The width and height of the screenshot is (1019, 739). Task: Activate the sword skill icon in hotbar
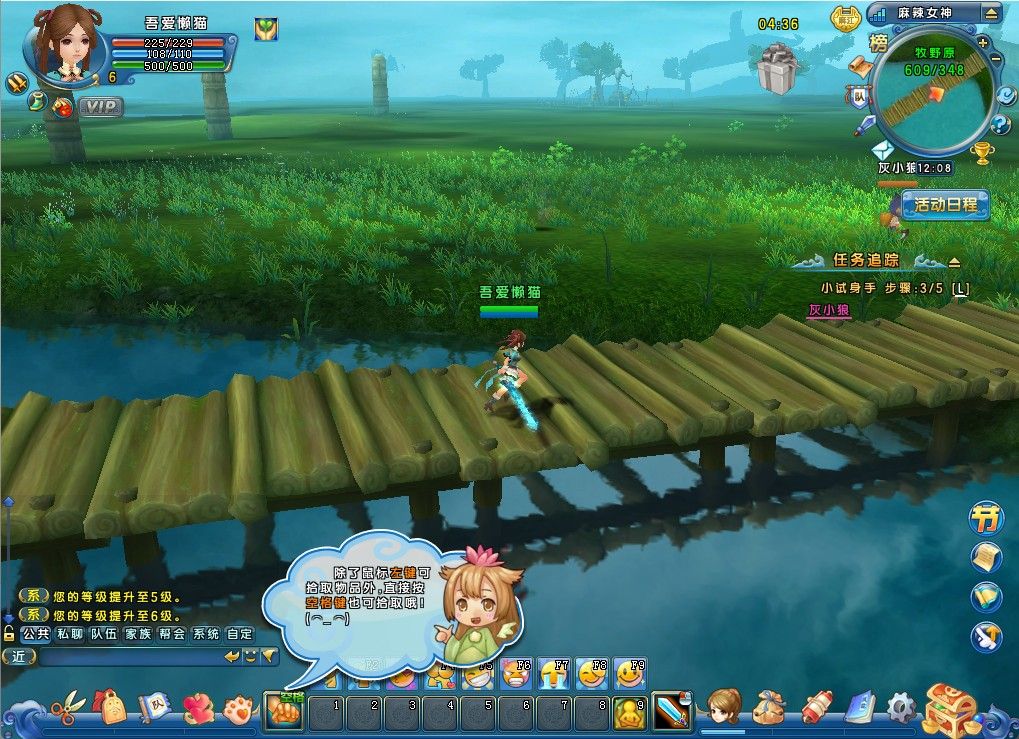pos(671,711)
